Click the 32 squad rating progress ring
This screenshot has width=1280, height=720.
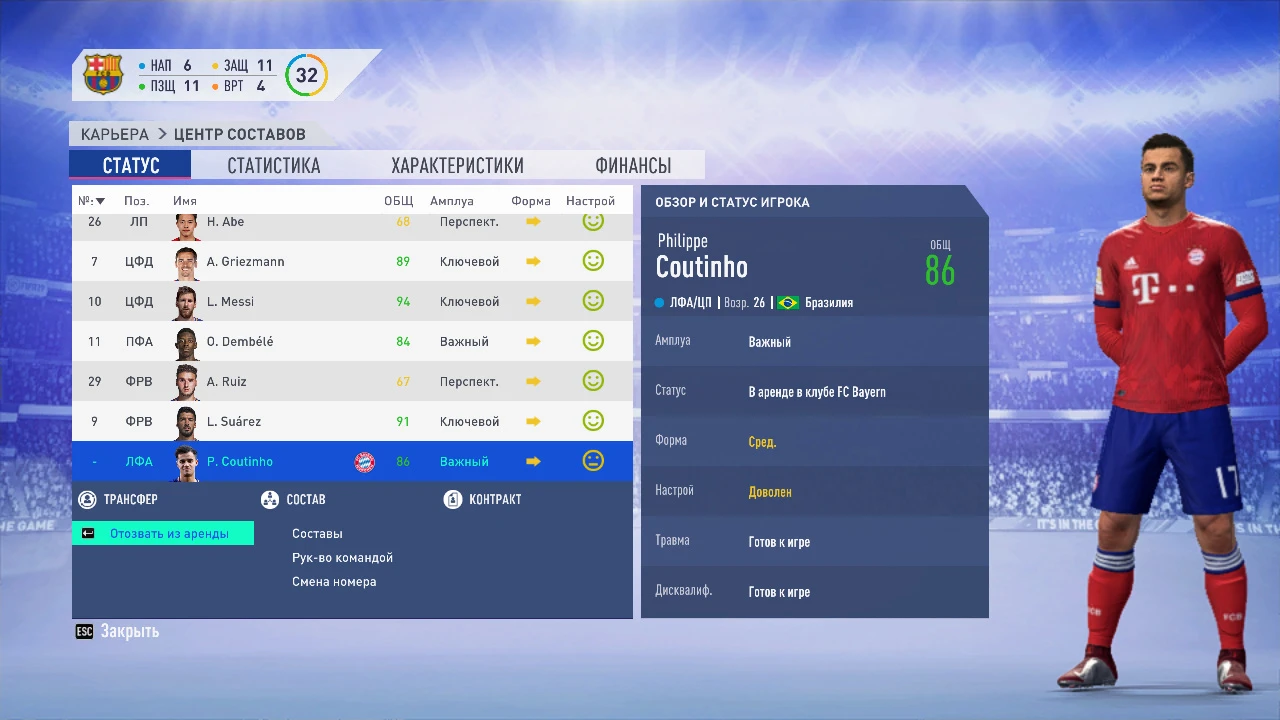click(307, 74)
